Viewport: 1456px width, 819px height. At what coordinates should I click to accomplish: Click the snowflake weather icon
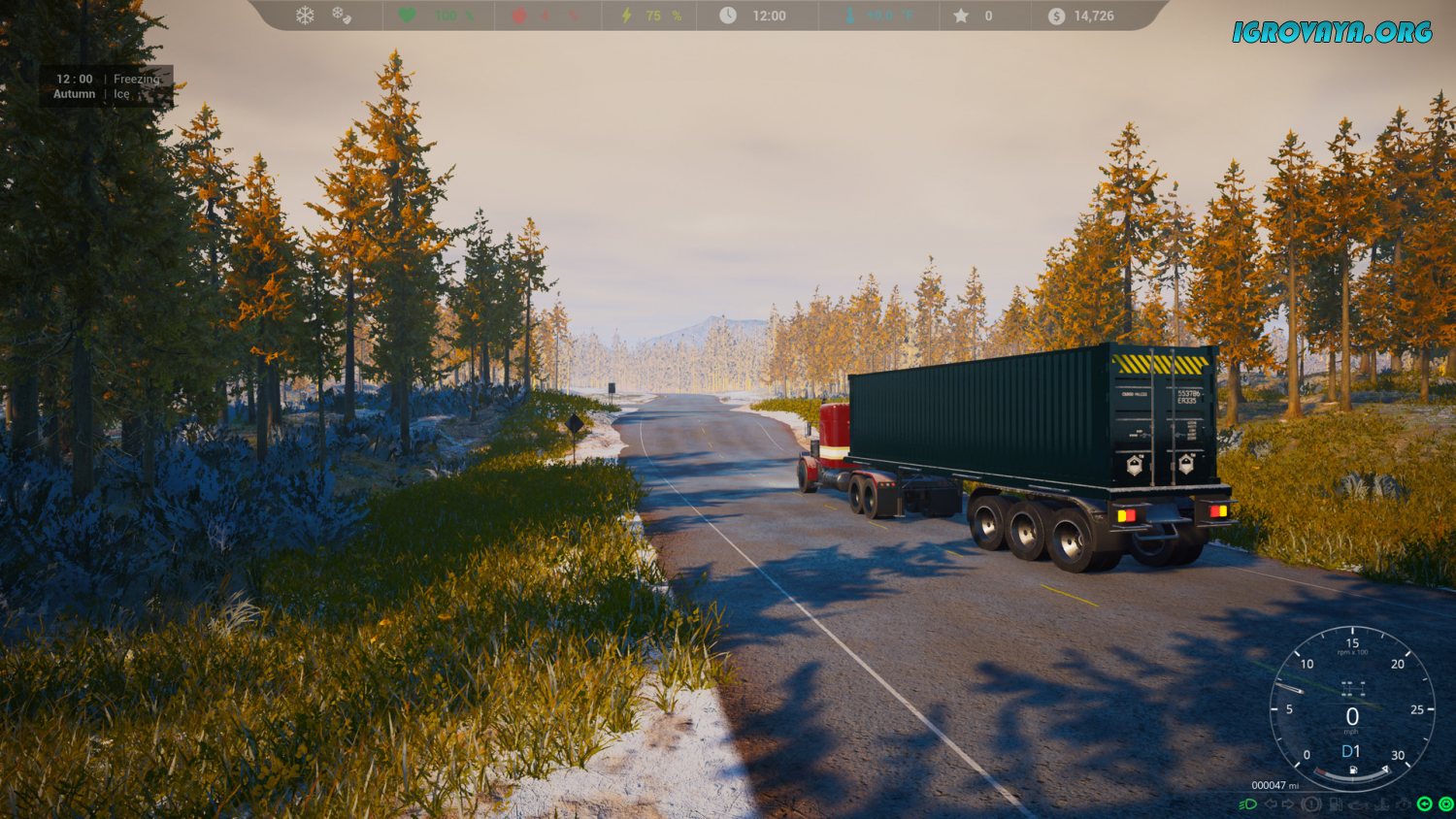tap(305, 16)
